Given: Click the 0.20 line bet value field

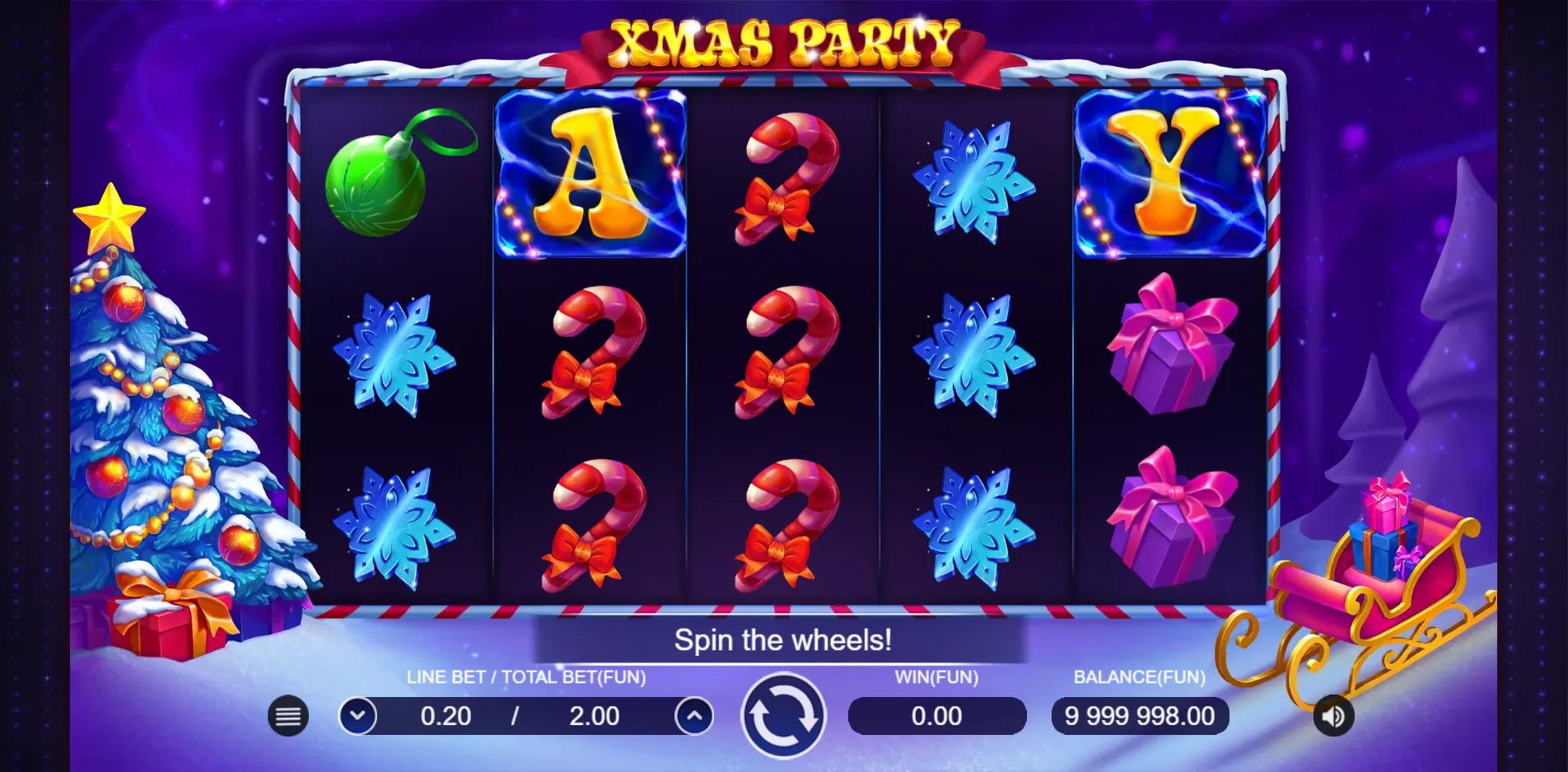Looking at the screenshot, I should click(445, 716).
